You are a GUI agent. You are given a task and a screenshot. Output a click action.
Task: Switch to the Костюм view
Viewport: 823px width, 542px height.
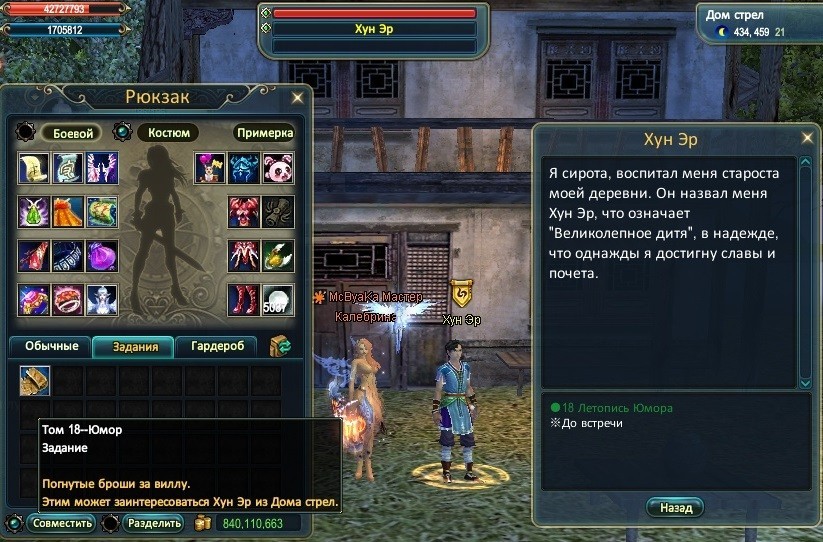click(x=167, y=133)
